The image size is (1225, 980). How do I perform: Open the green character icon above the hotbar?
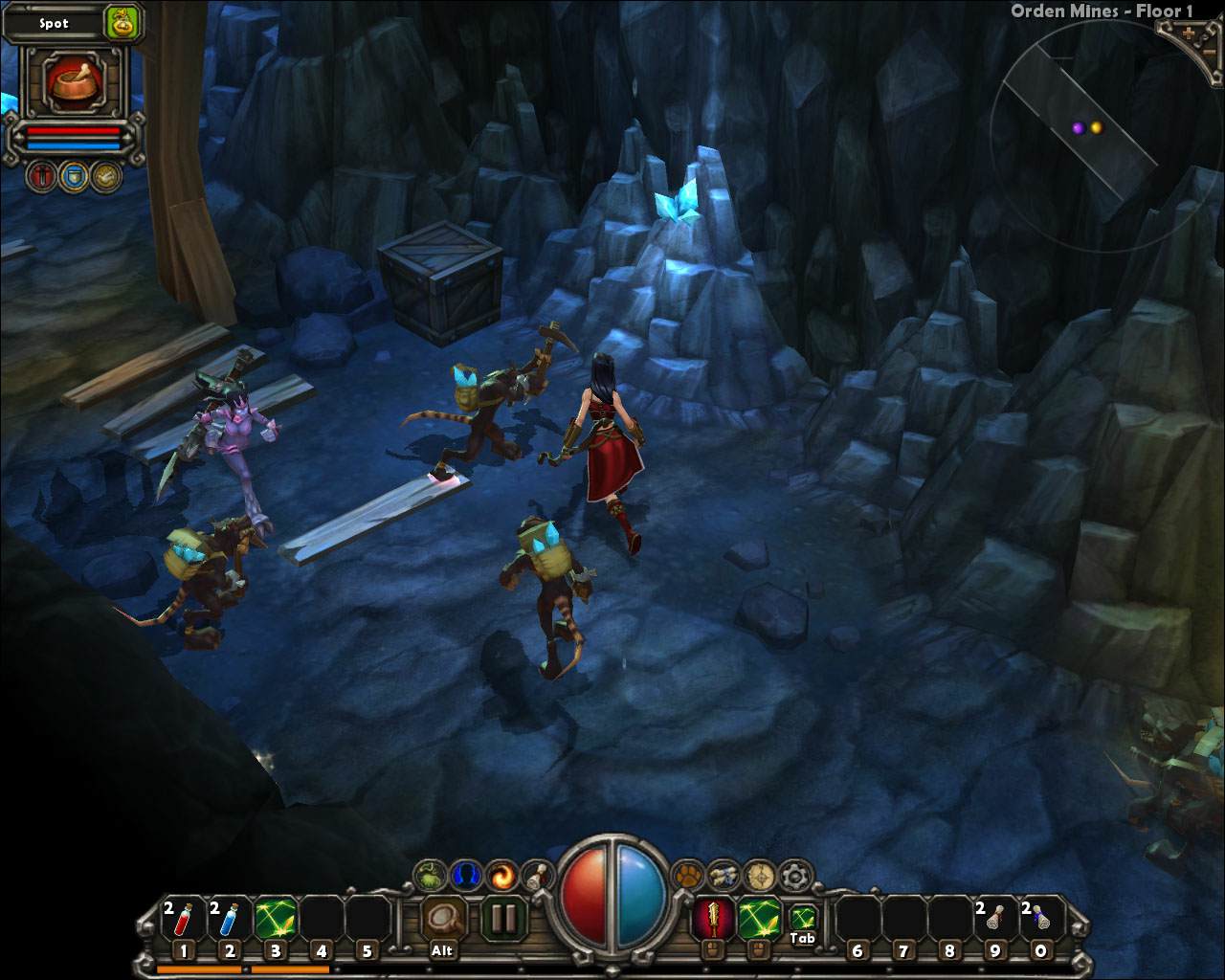[430, 874]
